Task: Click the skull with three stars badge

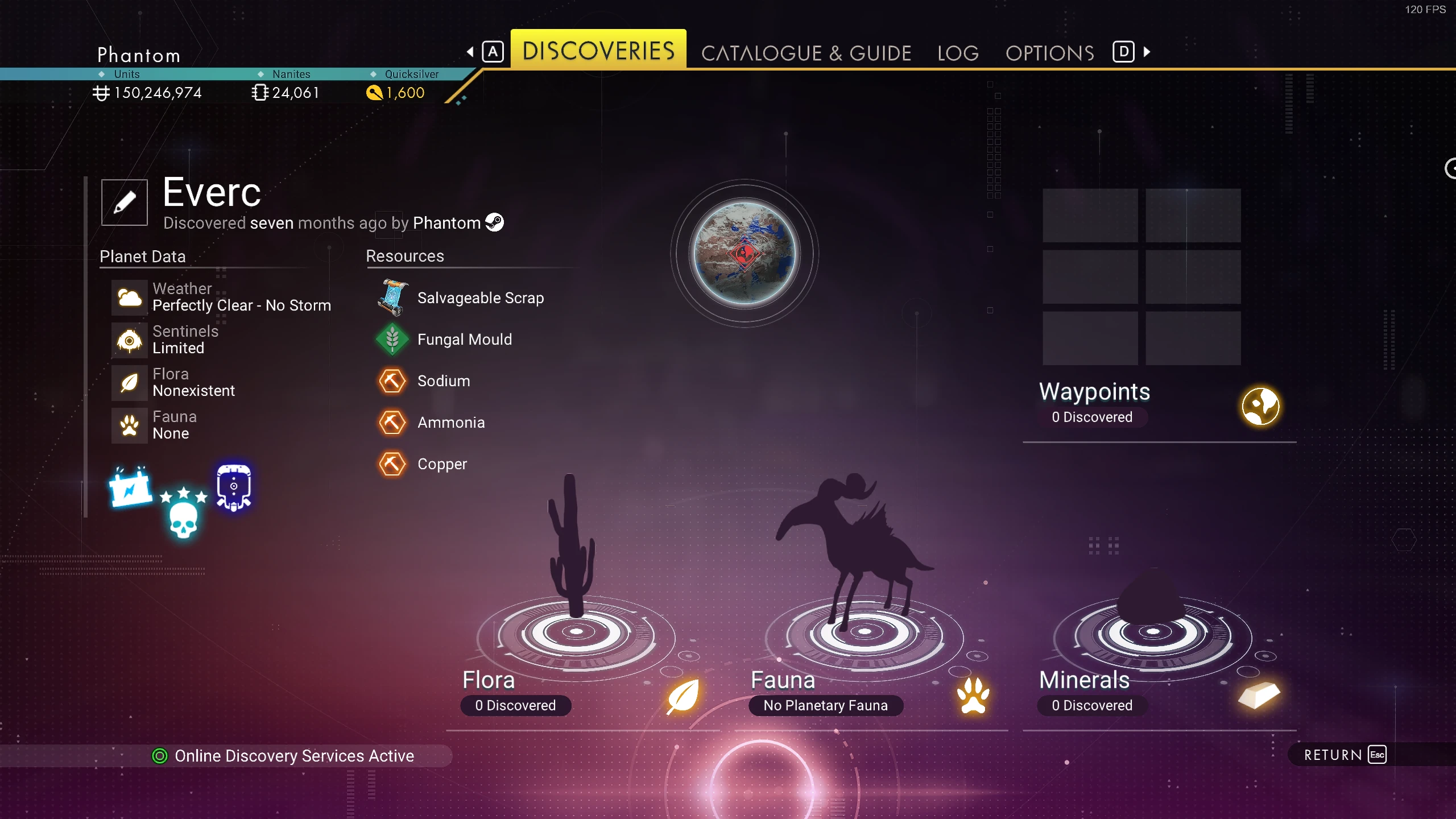Action: tap(183, 512)
